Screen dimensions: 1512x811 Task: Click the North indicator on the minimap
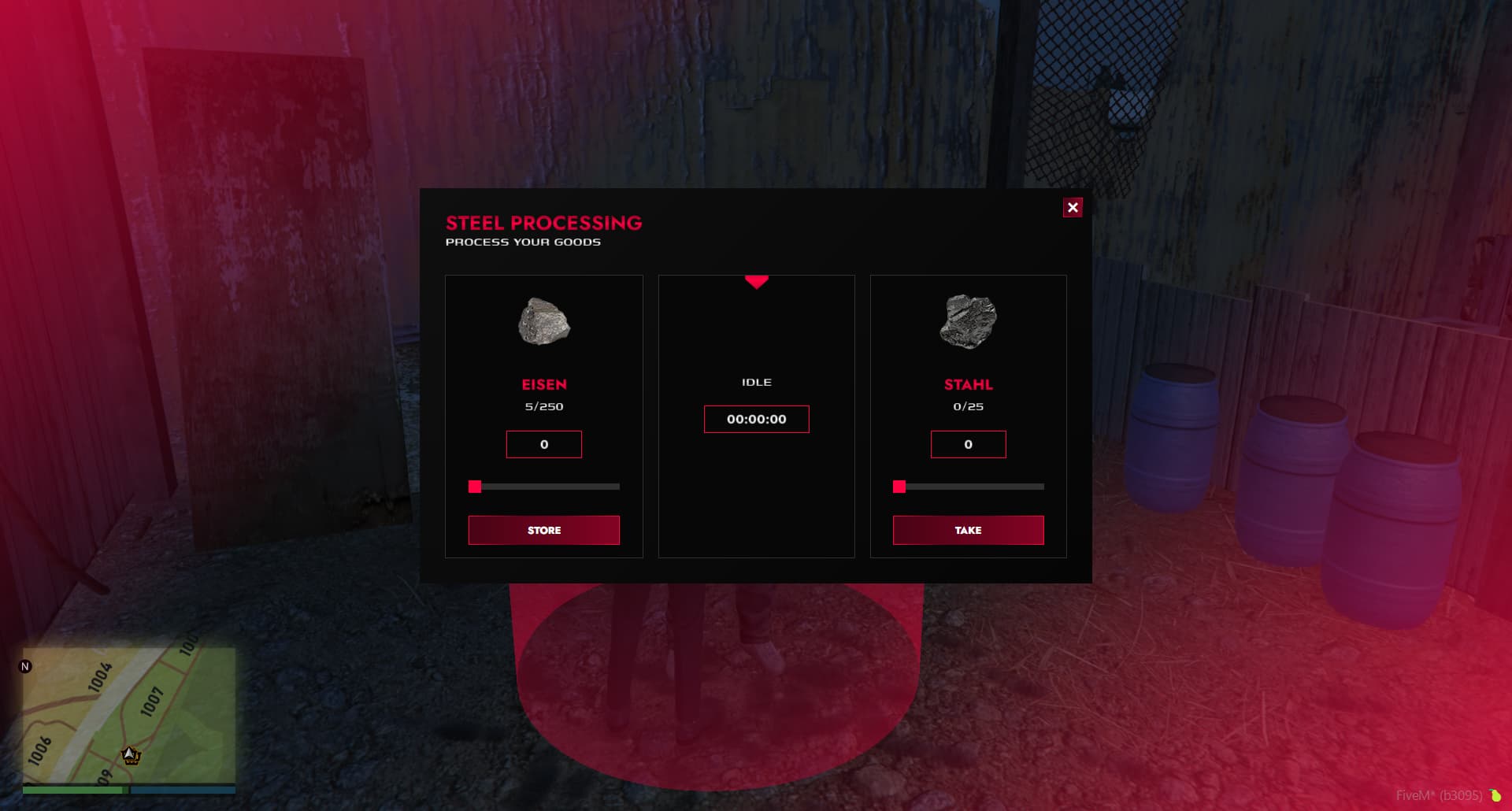(x=26, y=666)
